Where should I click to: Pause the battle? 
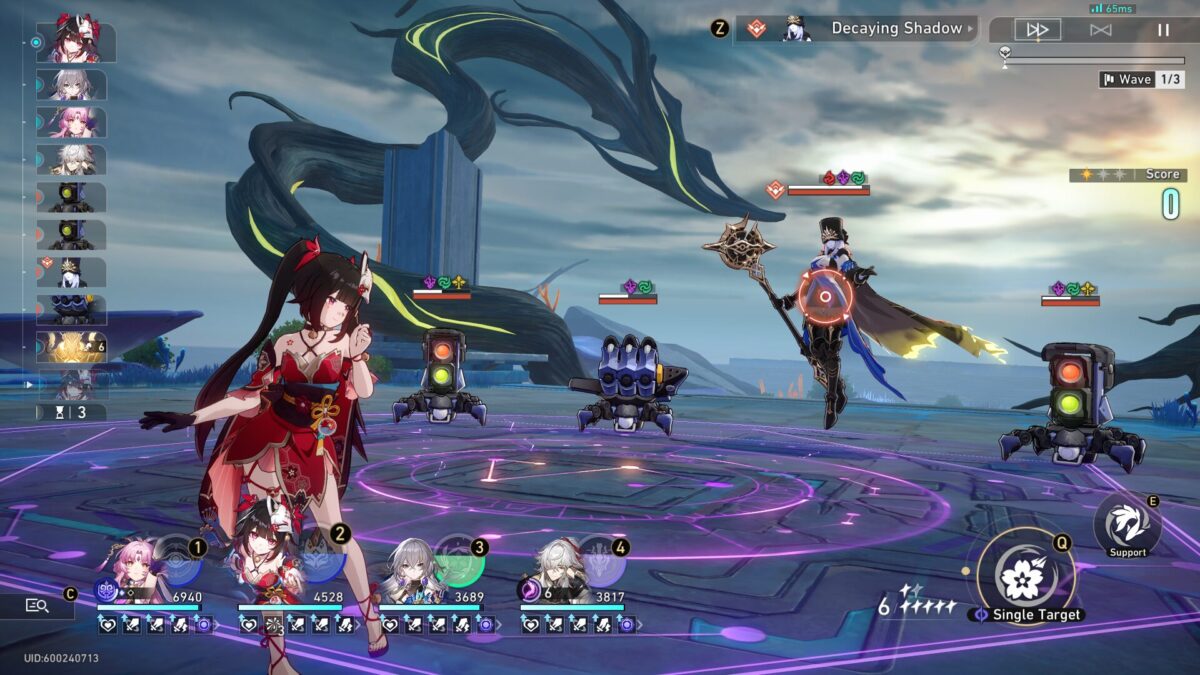coord(1163,30)
